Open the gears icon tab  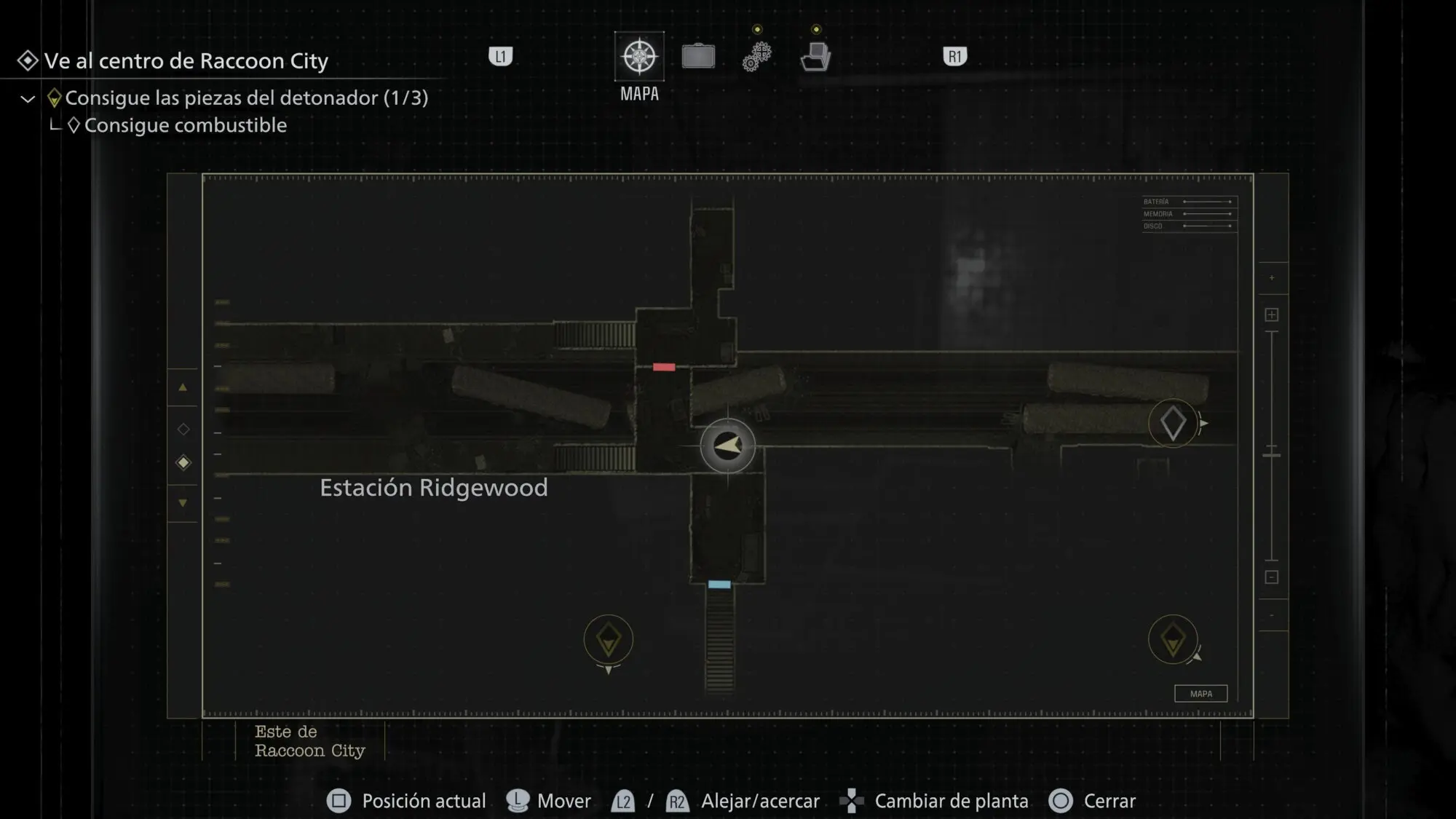(756, 57)
